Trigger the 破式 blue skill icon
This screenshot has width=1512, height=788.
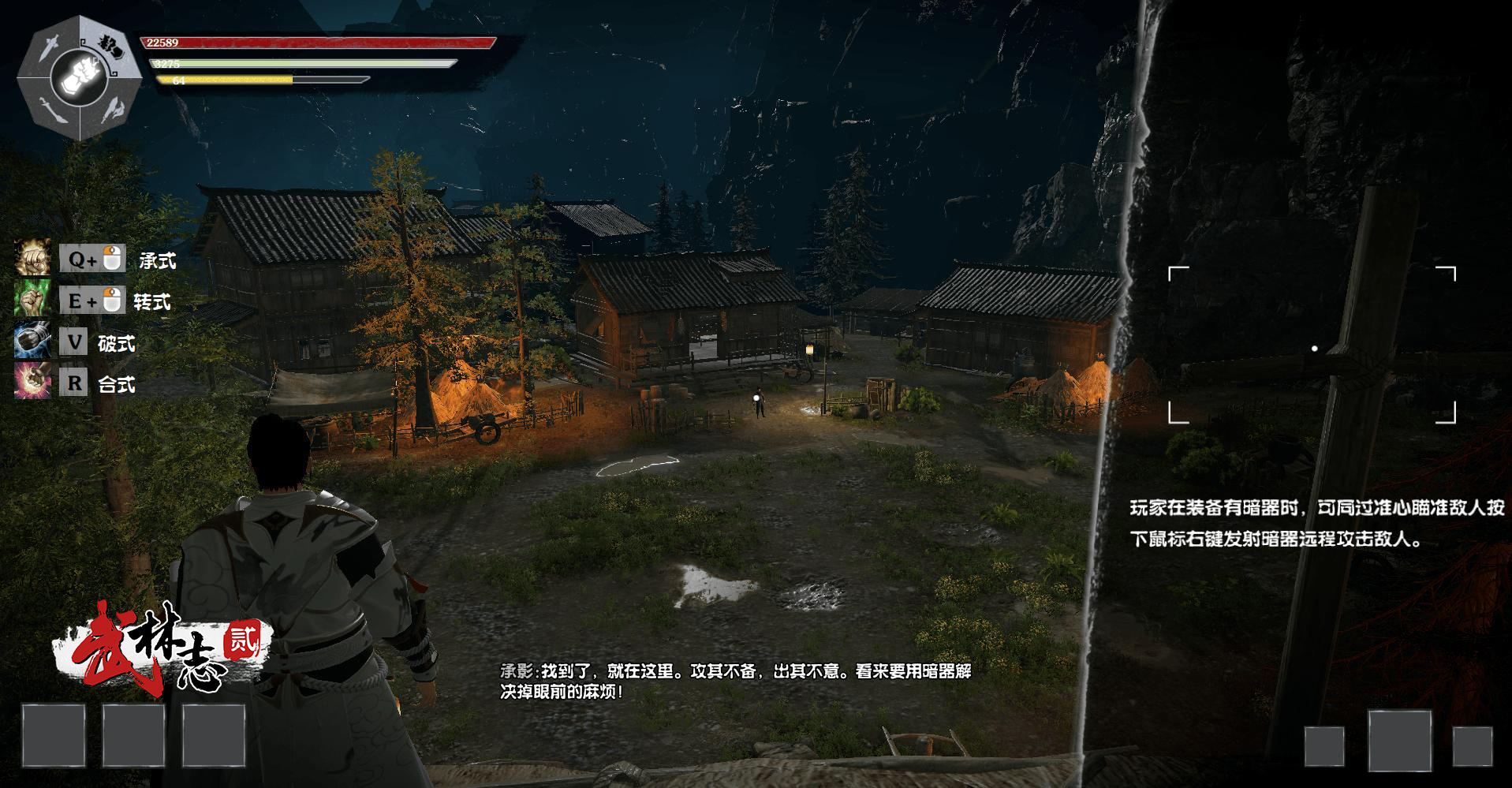click(32, 342)
